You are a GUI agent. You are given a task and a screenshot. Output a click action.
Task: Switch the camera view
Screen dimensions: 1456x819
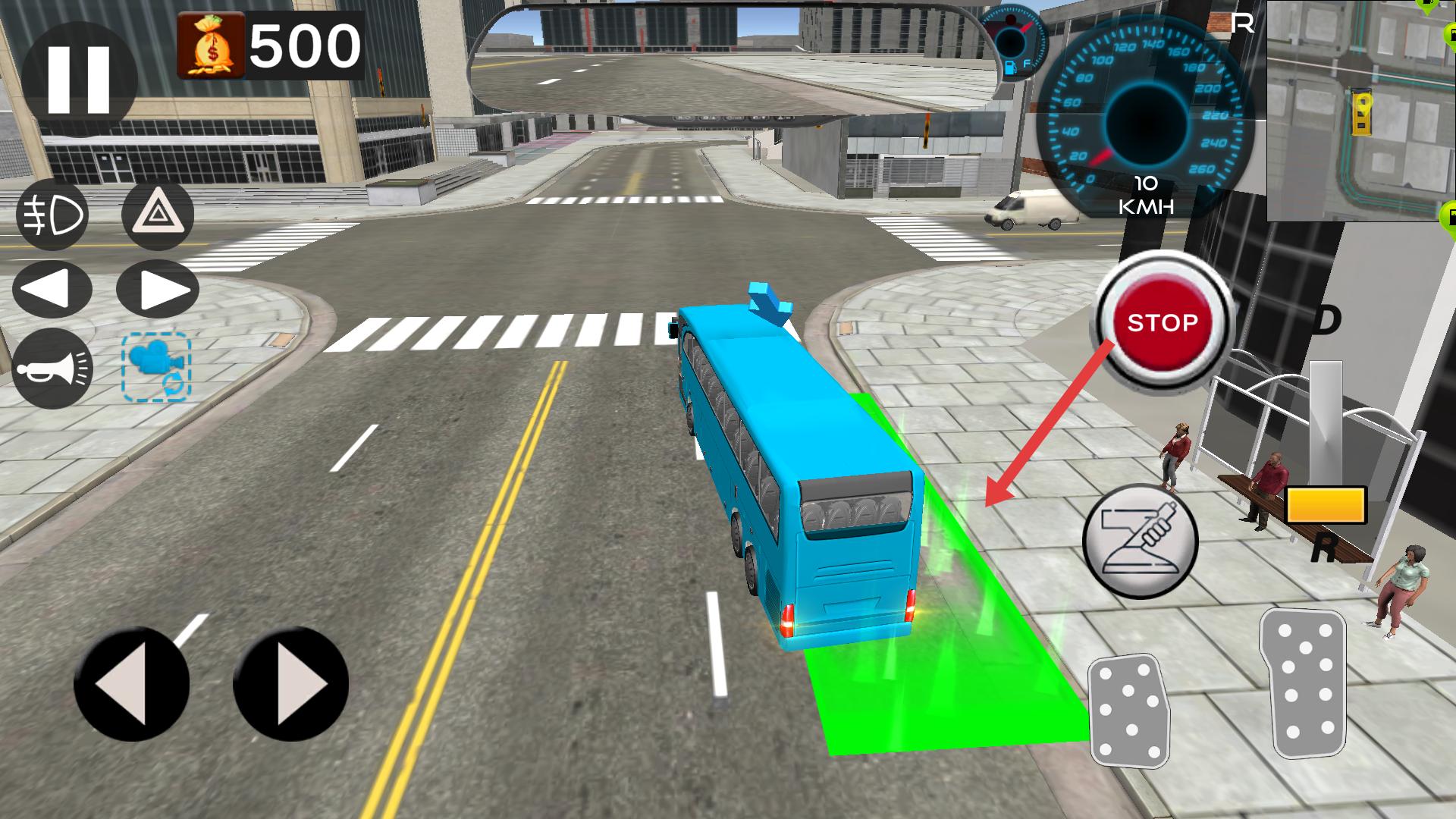tap(156, 367)
